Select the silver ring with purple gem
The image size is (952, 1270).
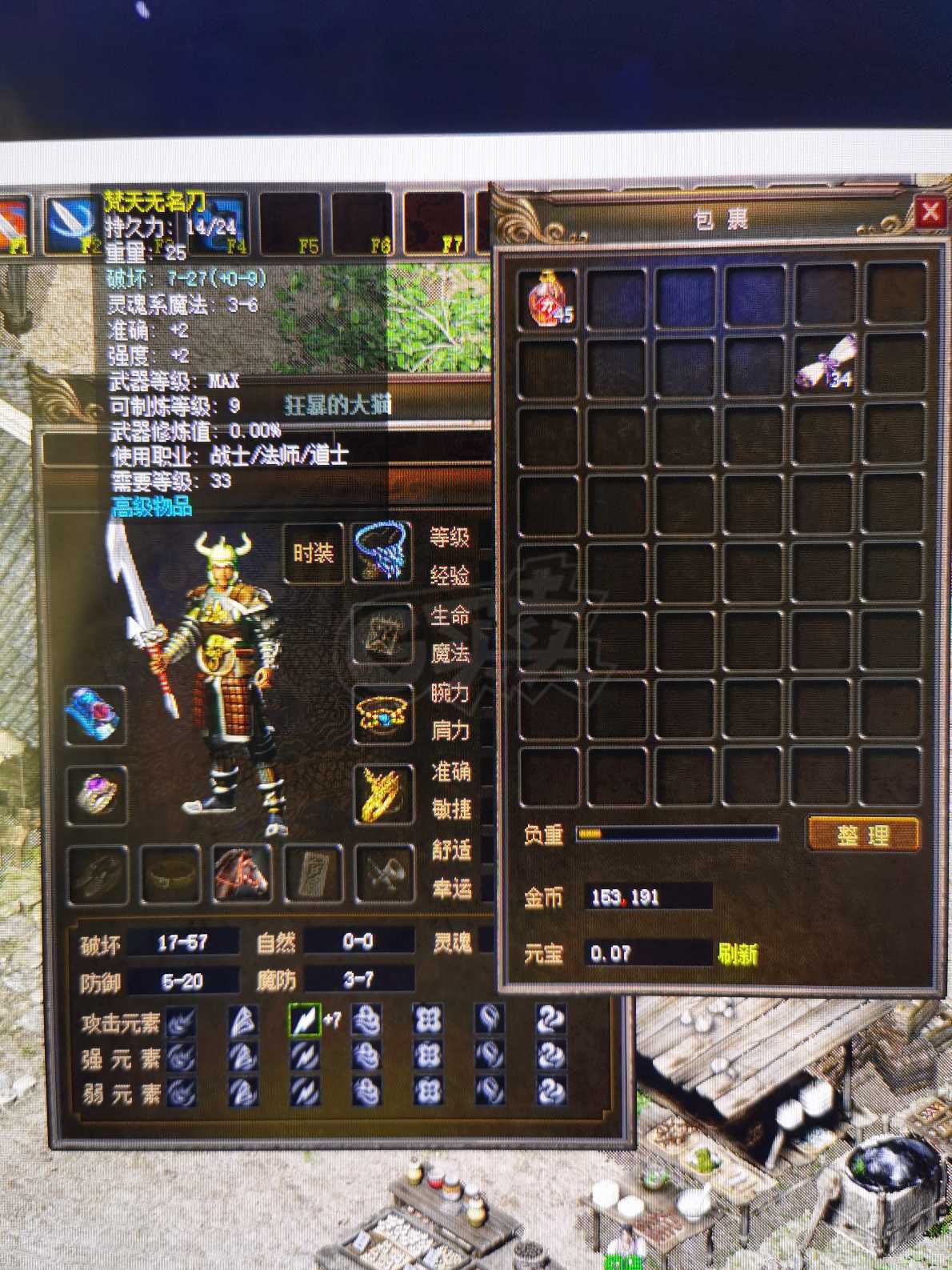96,795
